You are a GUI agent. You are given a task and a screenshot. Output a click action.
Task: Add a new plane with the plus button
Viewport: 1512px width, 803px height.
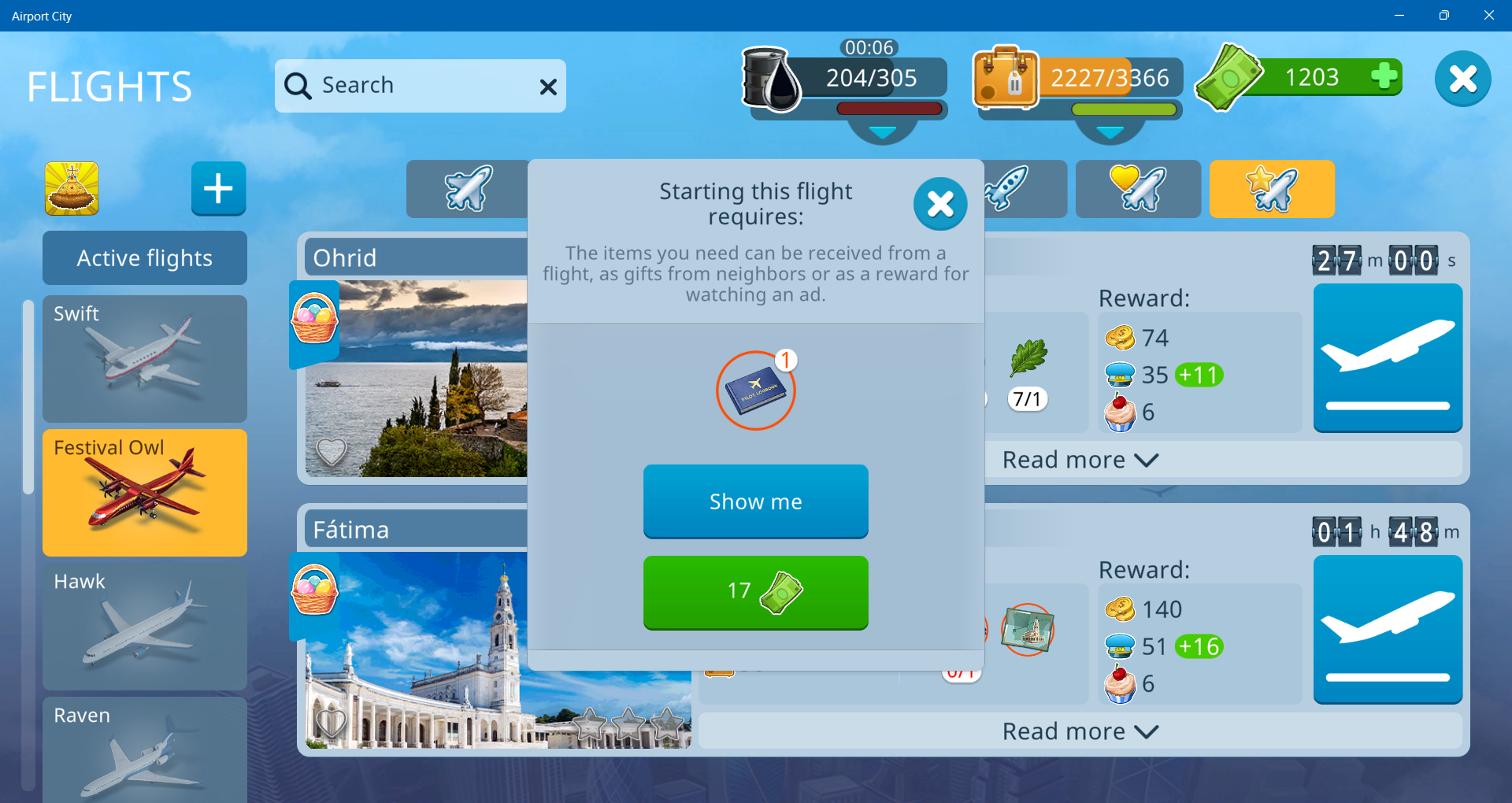pyautogui.click(x=218, y=189)
